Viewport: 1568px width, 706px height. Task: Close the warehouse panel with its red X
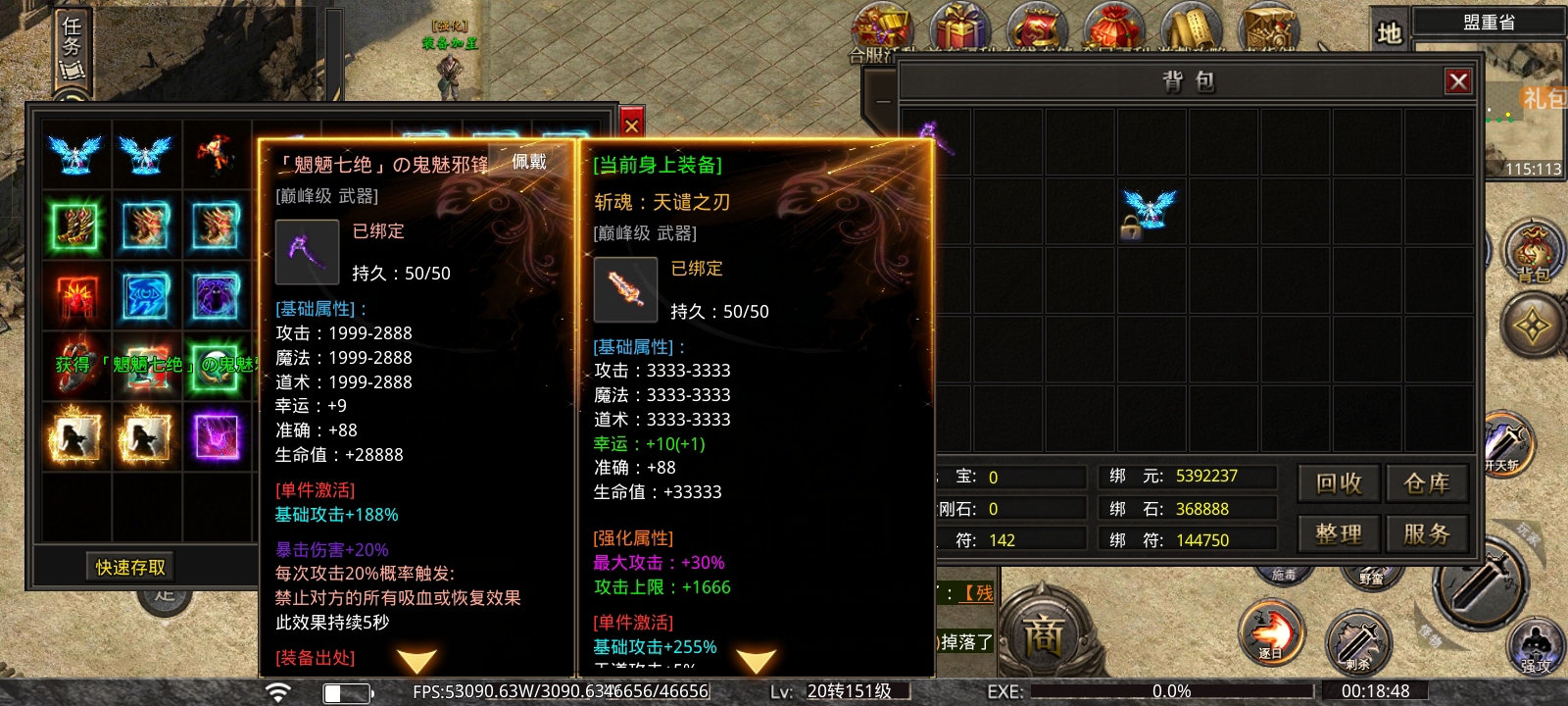(x=632, y=126)
